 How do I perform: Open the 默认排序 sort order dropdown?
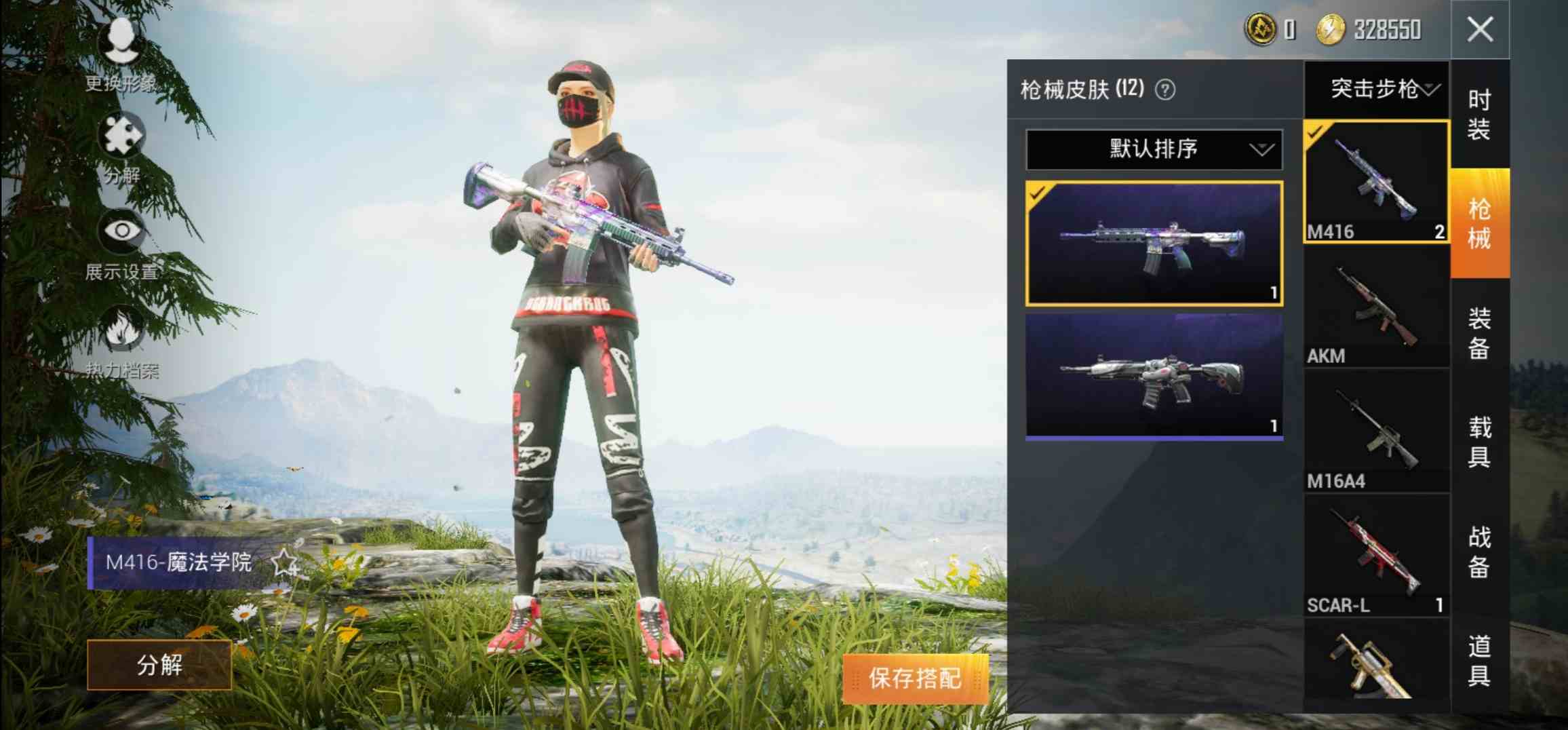(x=1153, y=150)
